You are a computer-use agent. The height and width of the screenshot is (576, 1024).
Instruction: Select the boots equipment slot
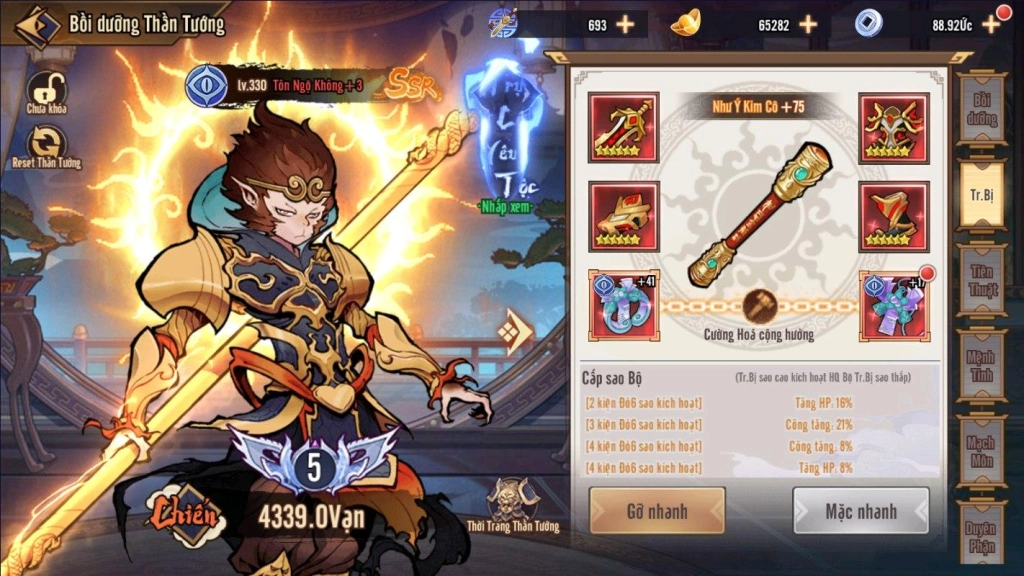coord(894,215)
